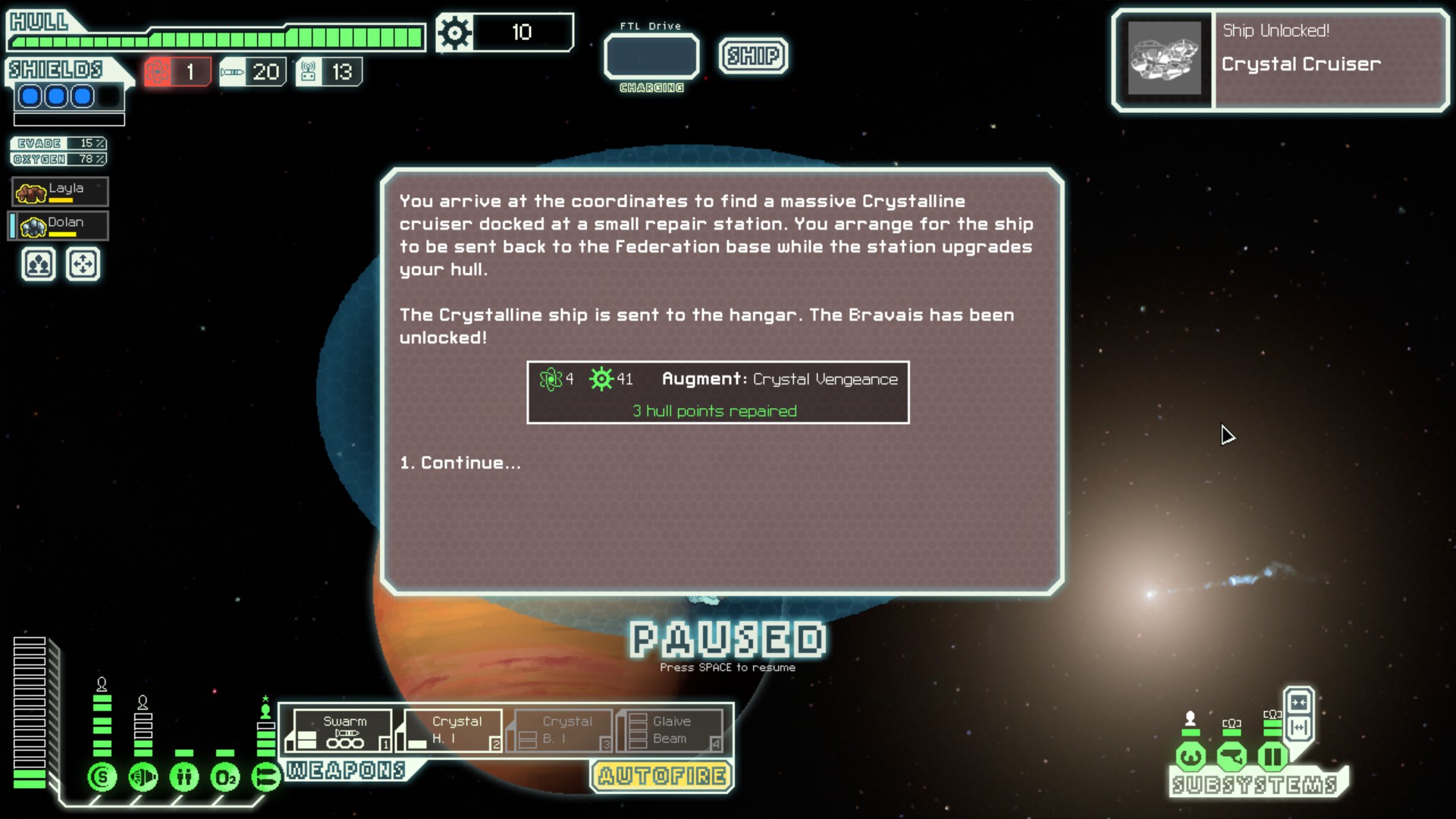This screenshot has width=1456, height=819.
Task: Click the FTL Drive jump button
Action: pos(651,57)
